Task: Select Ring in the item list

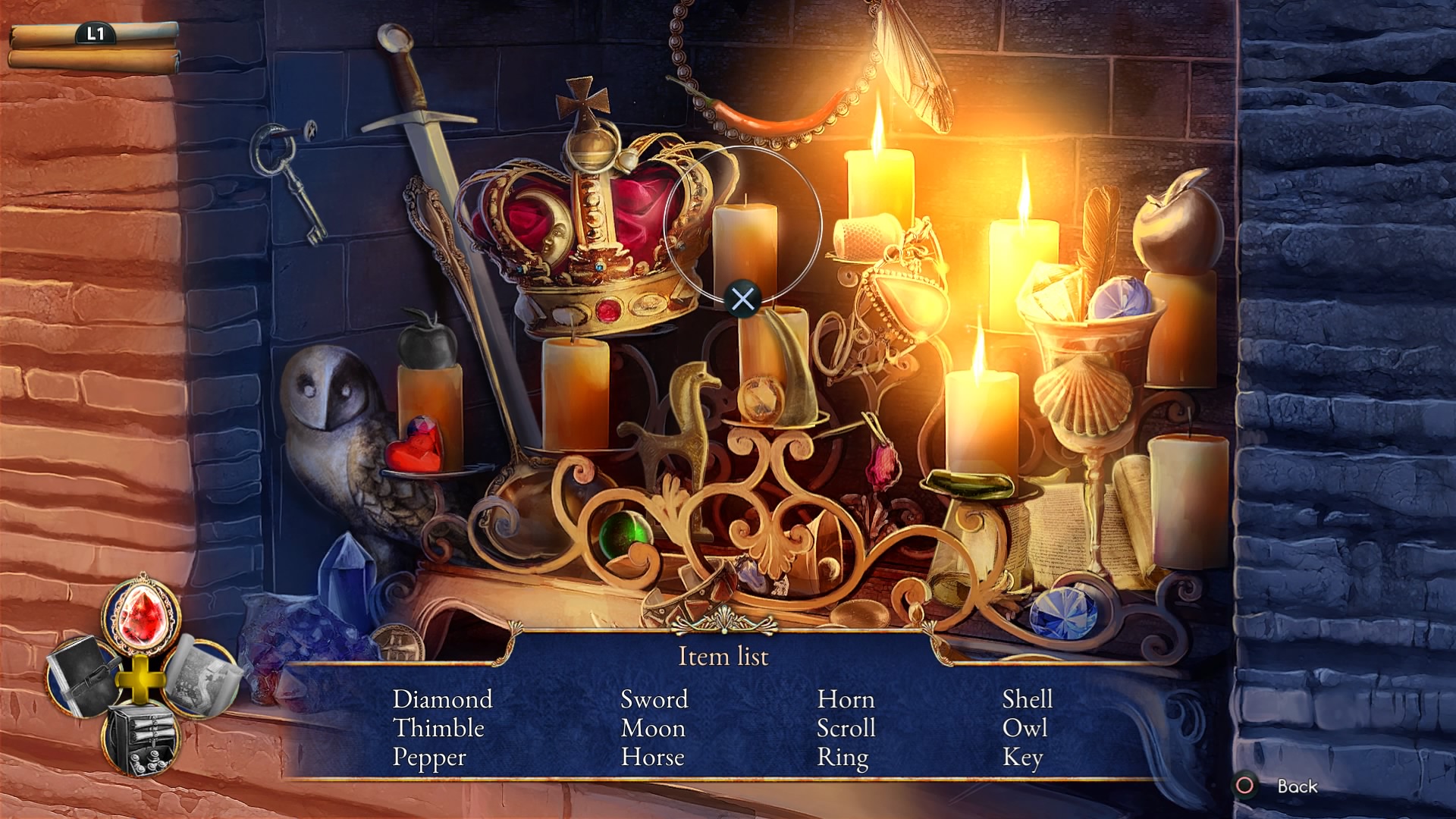Action: coord(842,758)
